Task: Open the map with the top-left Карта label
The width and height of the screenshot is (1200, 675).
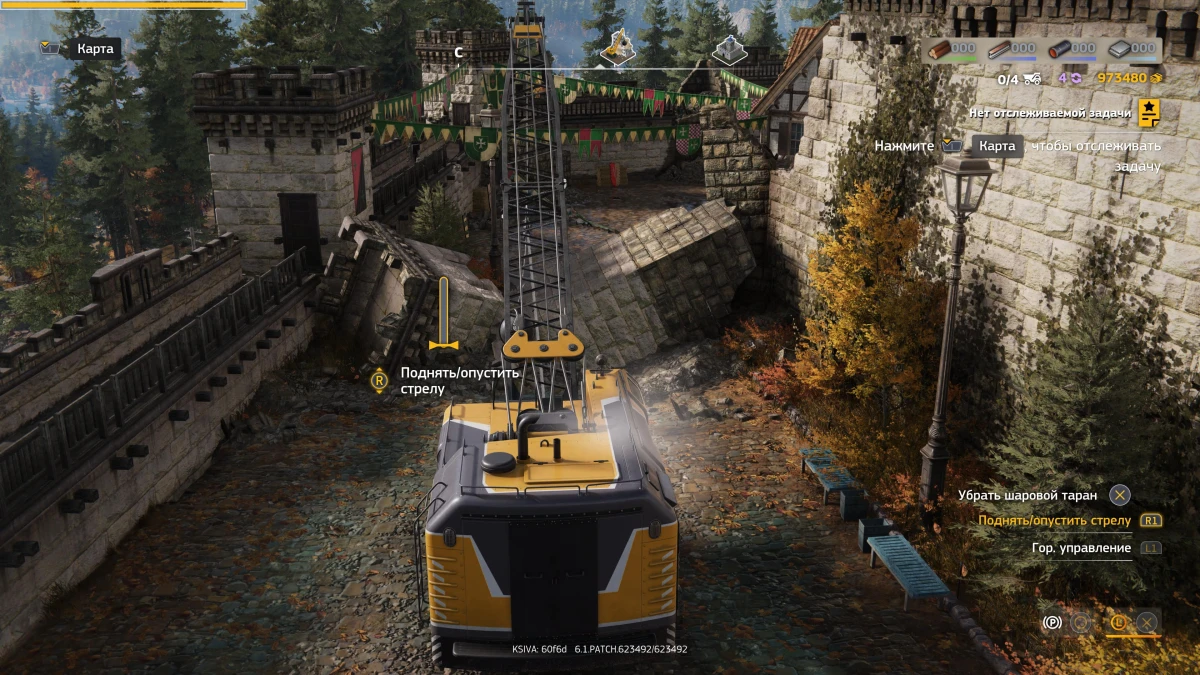Action: [x=96, y=48]
